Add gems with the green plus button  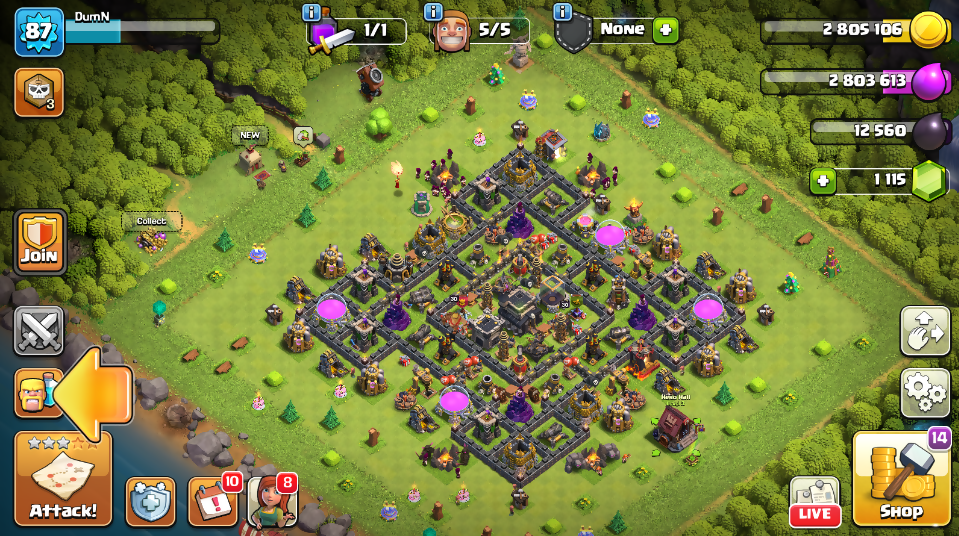[823, 181]
